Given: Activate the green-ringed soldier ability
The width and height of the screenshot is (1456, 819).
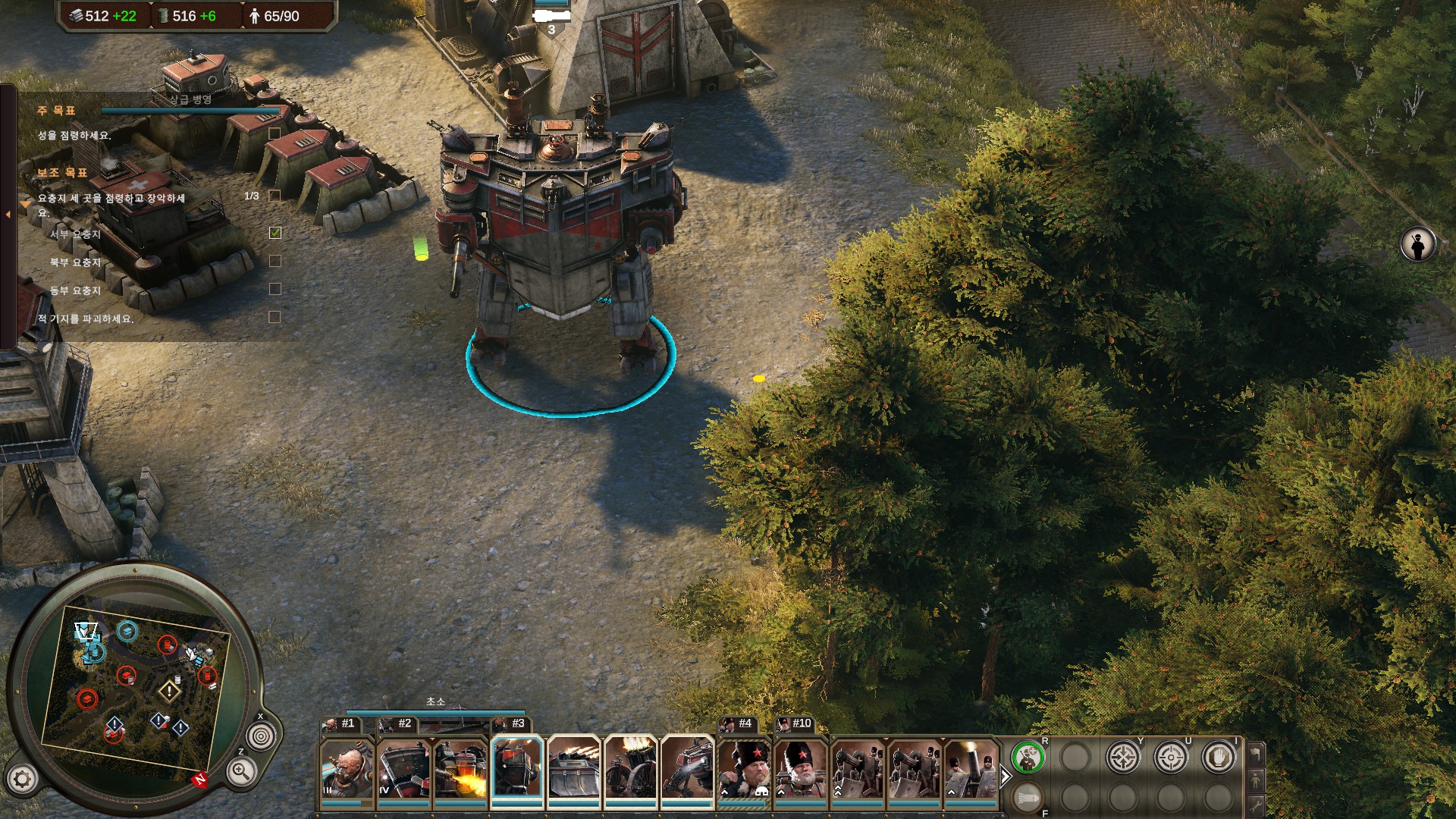Looking at the screenshot, I should [x=1028, y=758].
